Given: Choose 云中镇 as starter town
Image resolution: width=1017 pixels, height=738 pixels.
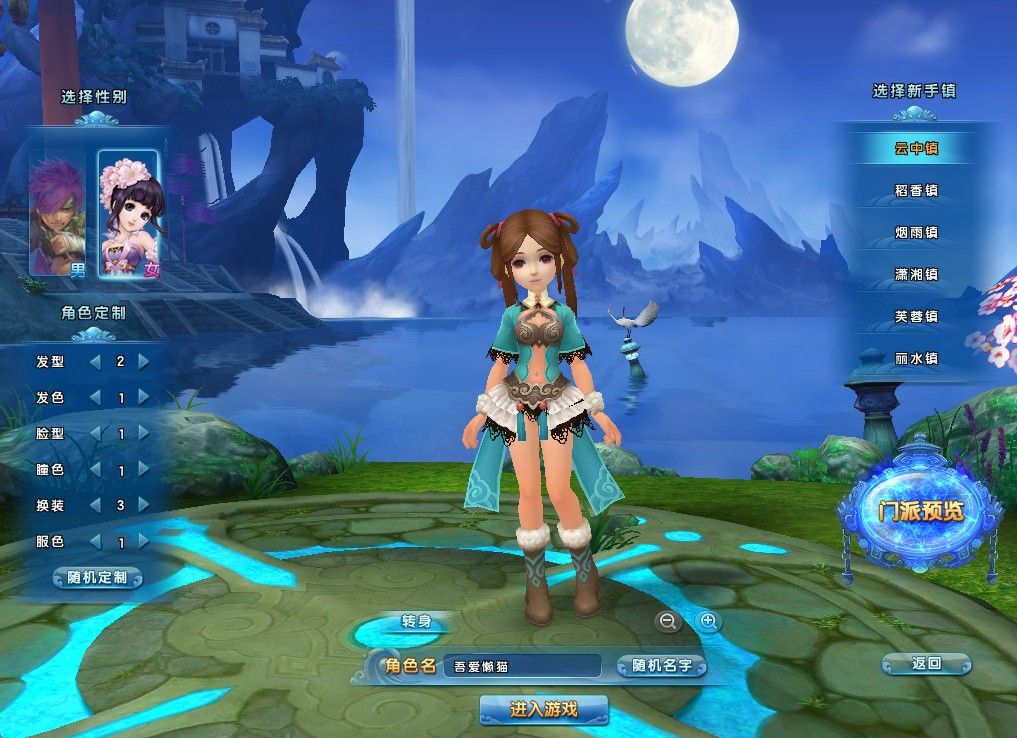Looking at the screenshot, I should click(x=916, y=149).
